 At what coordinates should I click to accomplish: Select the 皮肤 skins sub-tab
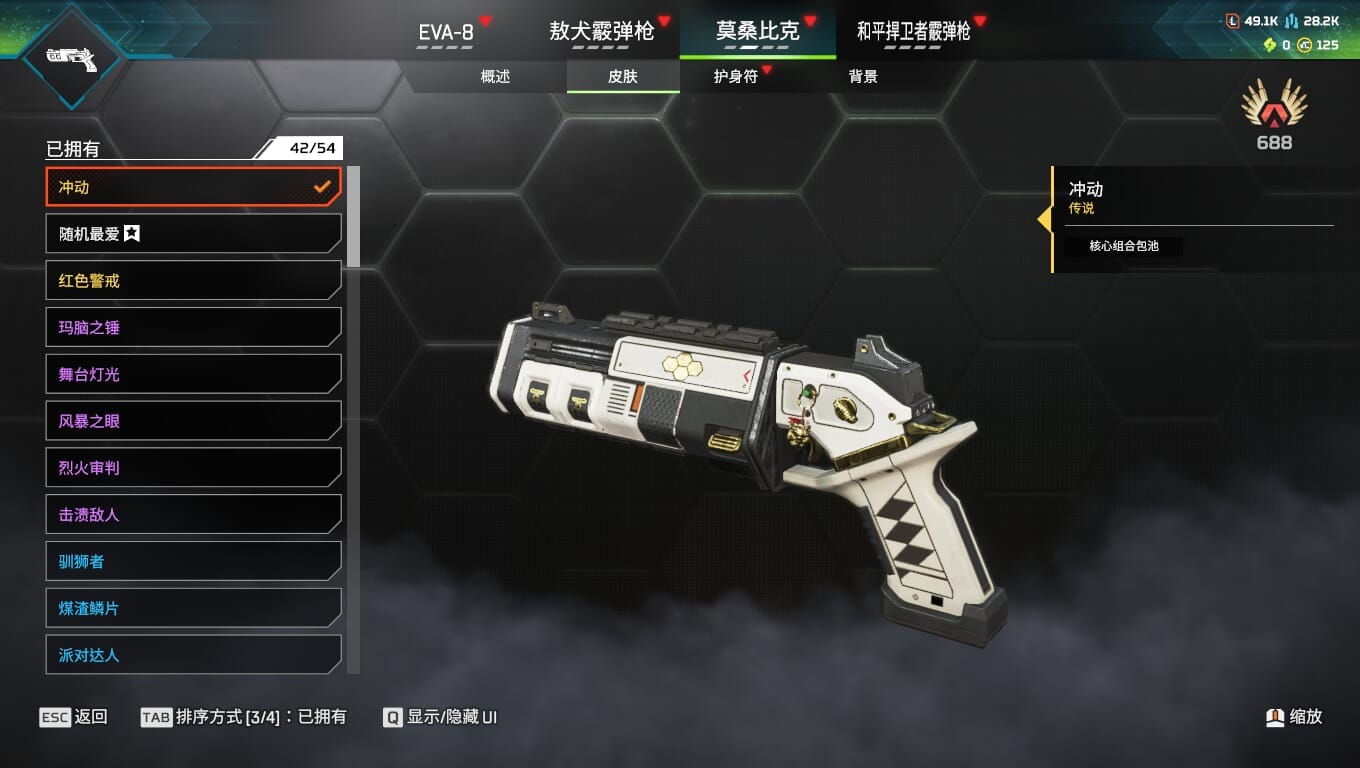623,77
